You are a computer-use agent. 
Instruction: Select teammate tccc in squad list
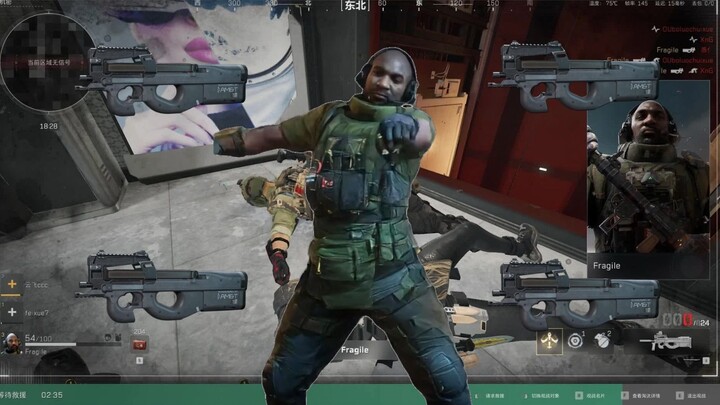pos(38,284)
